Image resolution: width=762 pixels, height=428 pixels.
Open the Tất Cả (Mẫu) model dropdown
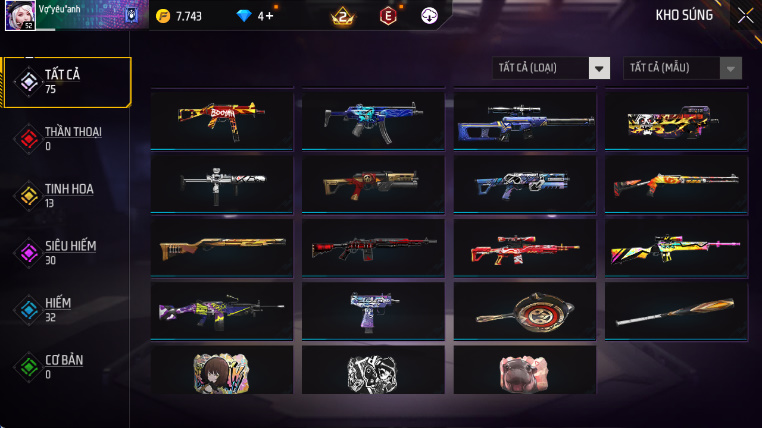pos(683,68)
